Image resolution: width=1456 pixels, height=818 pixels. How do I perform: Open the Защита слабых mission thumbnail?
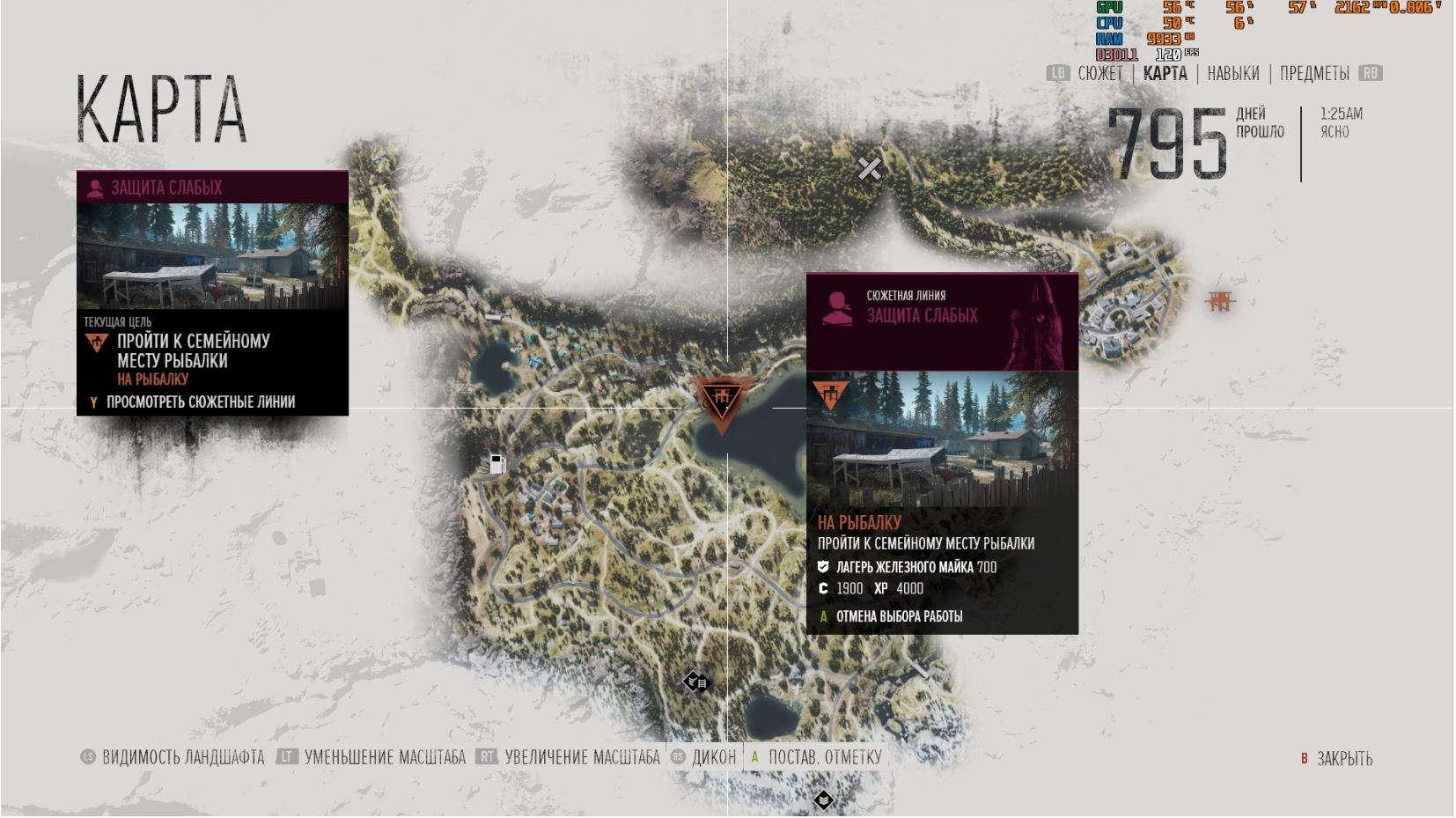click(x=212, y=255)
